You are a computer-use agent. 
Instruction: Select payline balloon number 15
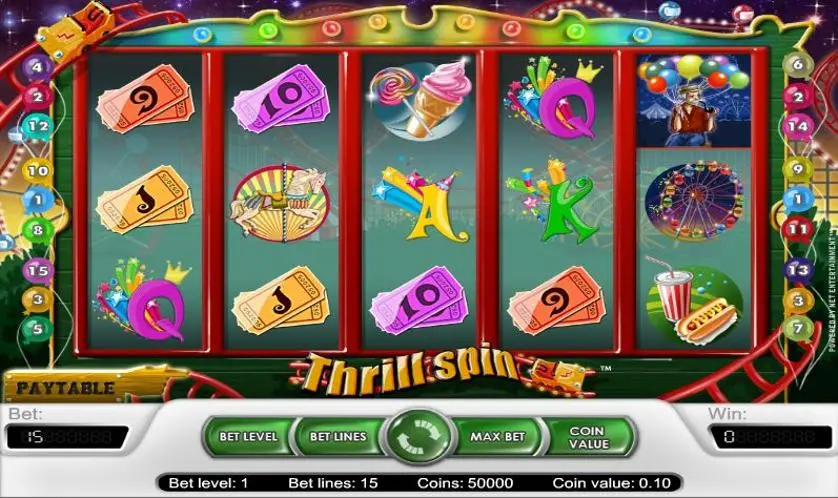[x=38, y=269]
